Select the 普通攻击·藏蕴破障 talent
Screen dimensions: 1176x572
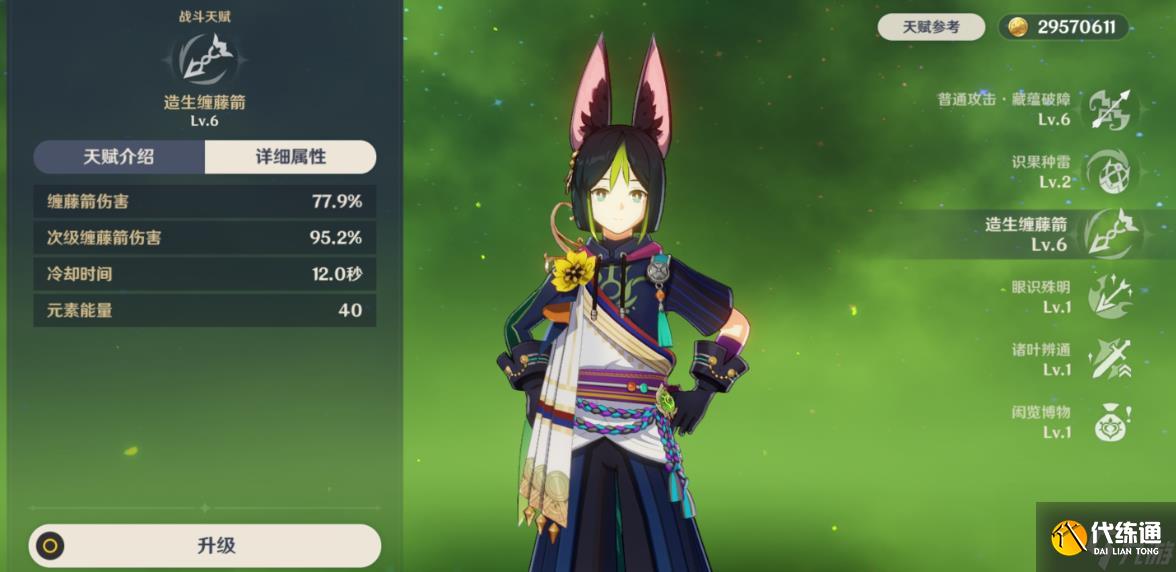click(1108, 109)
